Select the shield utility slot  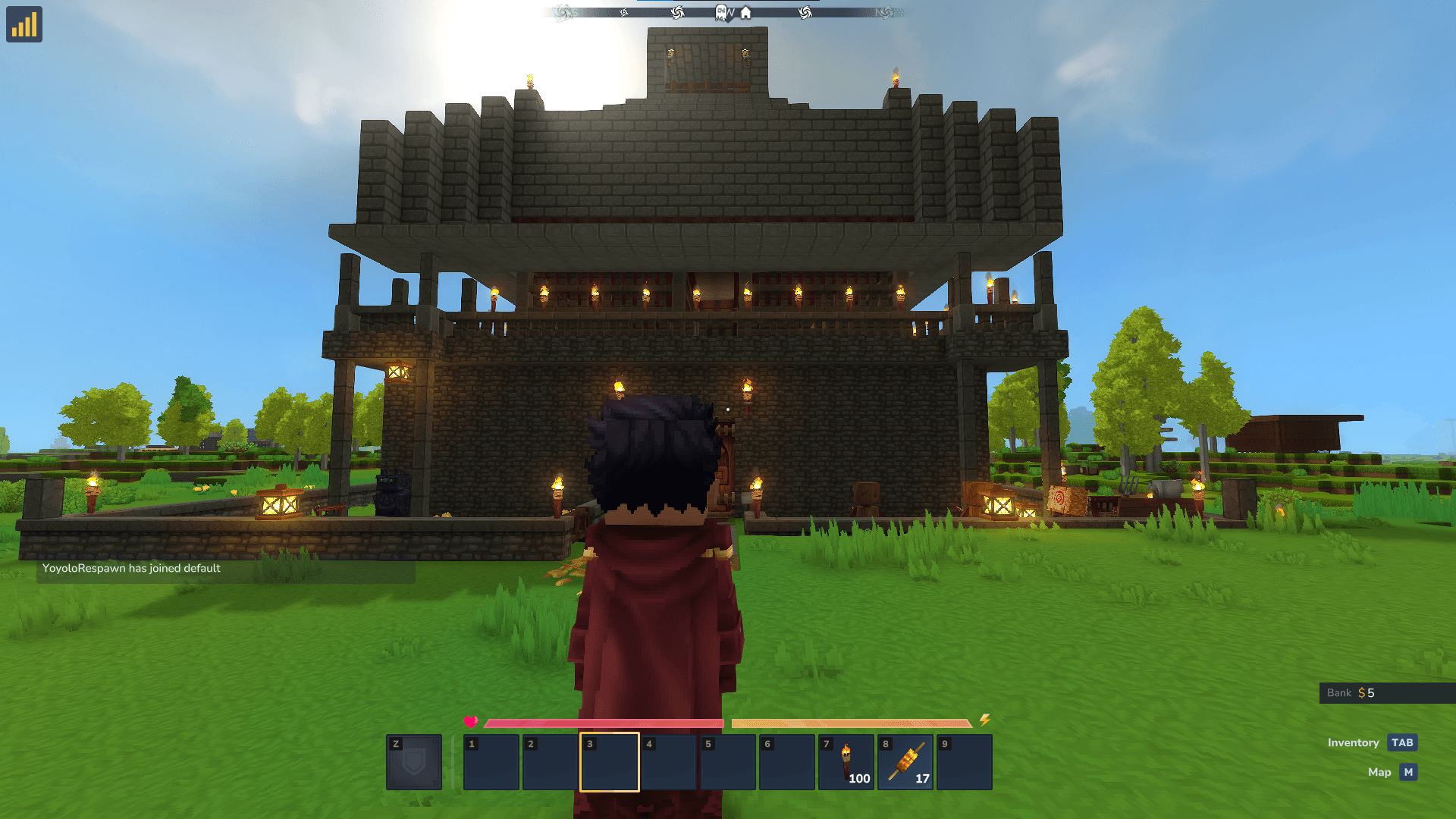414,762
